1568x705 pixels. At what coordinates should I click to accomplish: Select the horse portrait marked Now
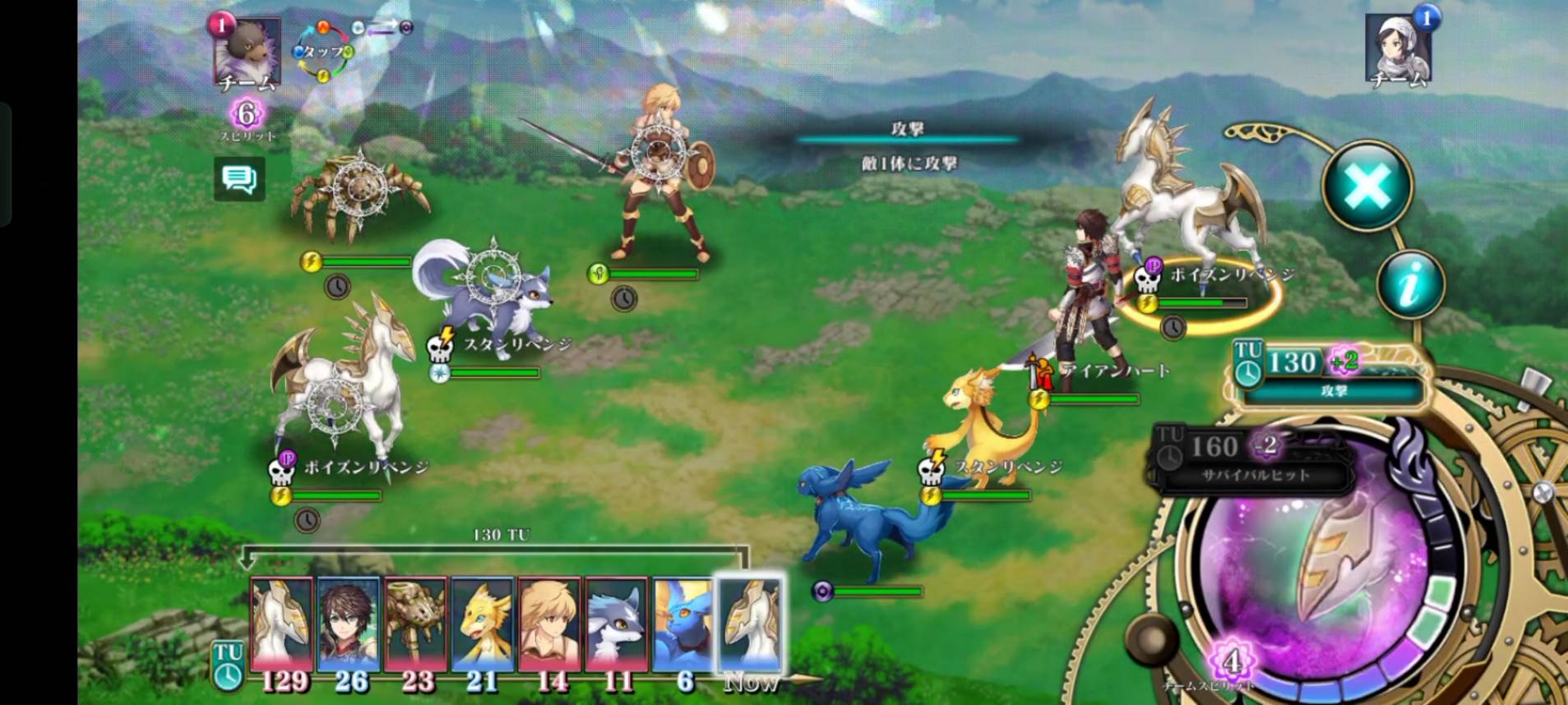pyautogui.click(x=750, y=623)
